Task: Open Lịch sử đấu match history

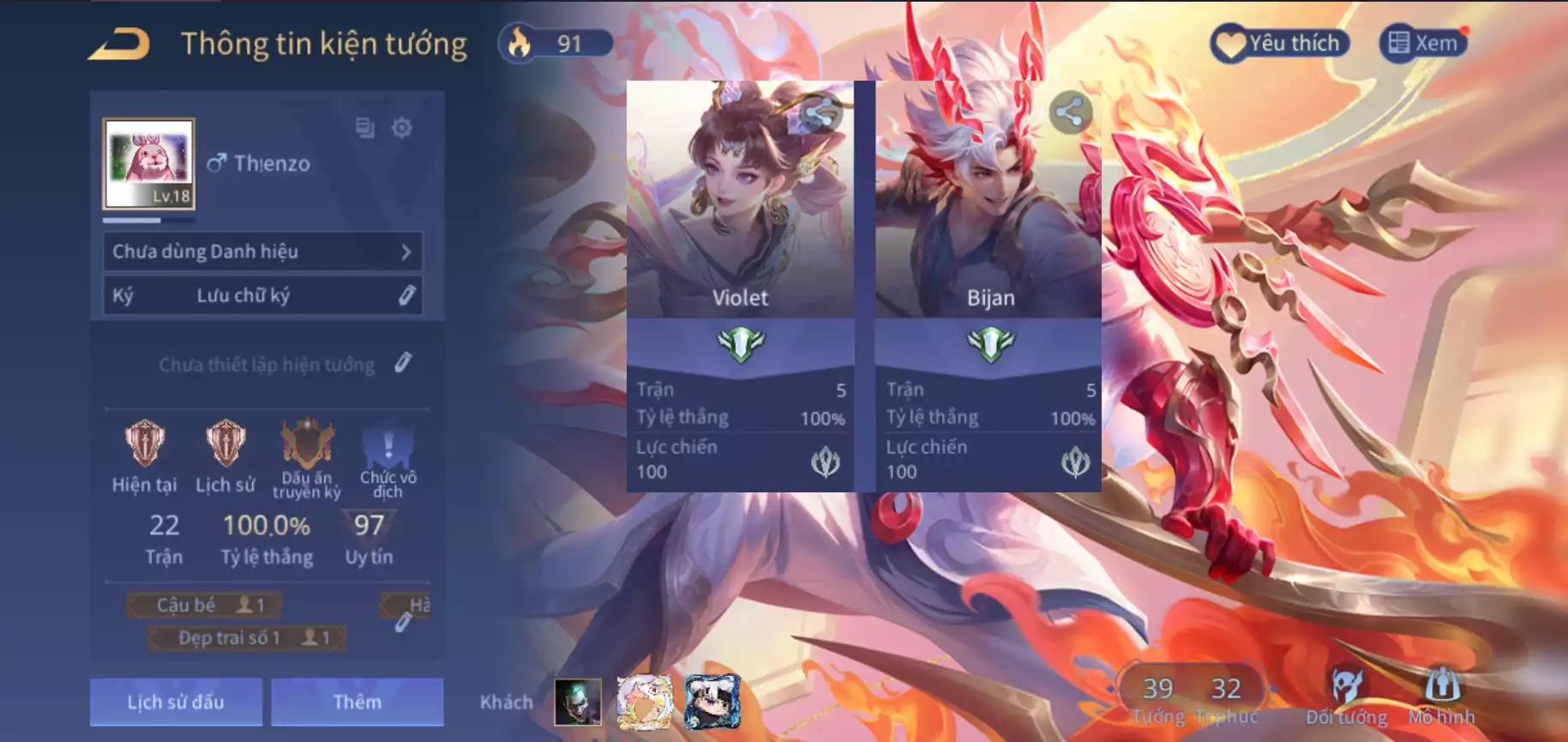Action: point(175,702)
